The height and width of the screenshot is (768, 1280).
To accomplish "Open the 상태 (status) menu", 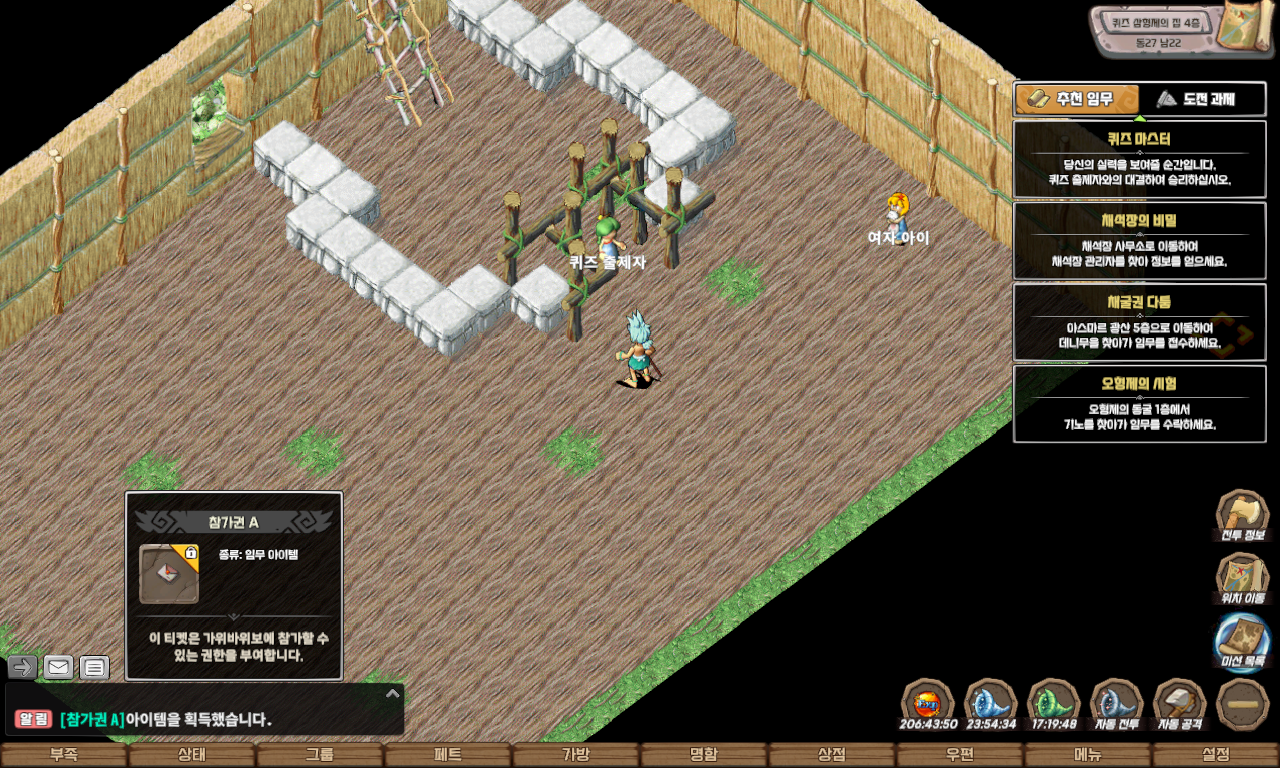I will (x=191, y=755).
